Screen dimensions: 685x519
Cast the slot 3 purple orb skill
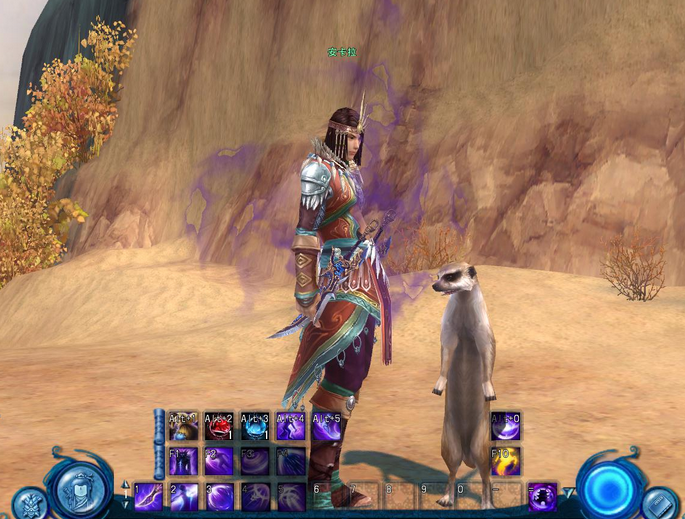(x=219, y=496)
